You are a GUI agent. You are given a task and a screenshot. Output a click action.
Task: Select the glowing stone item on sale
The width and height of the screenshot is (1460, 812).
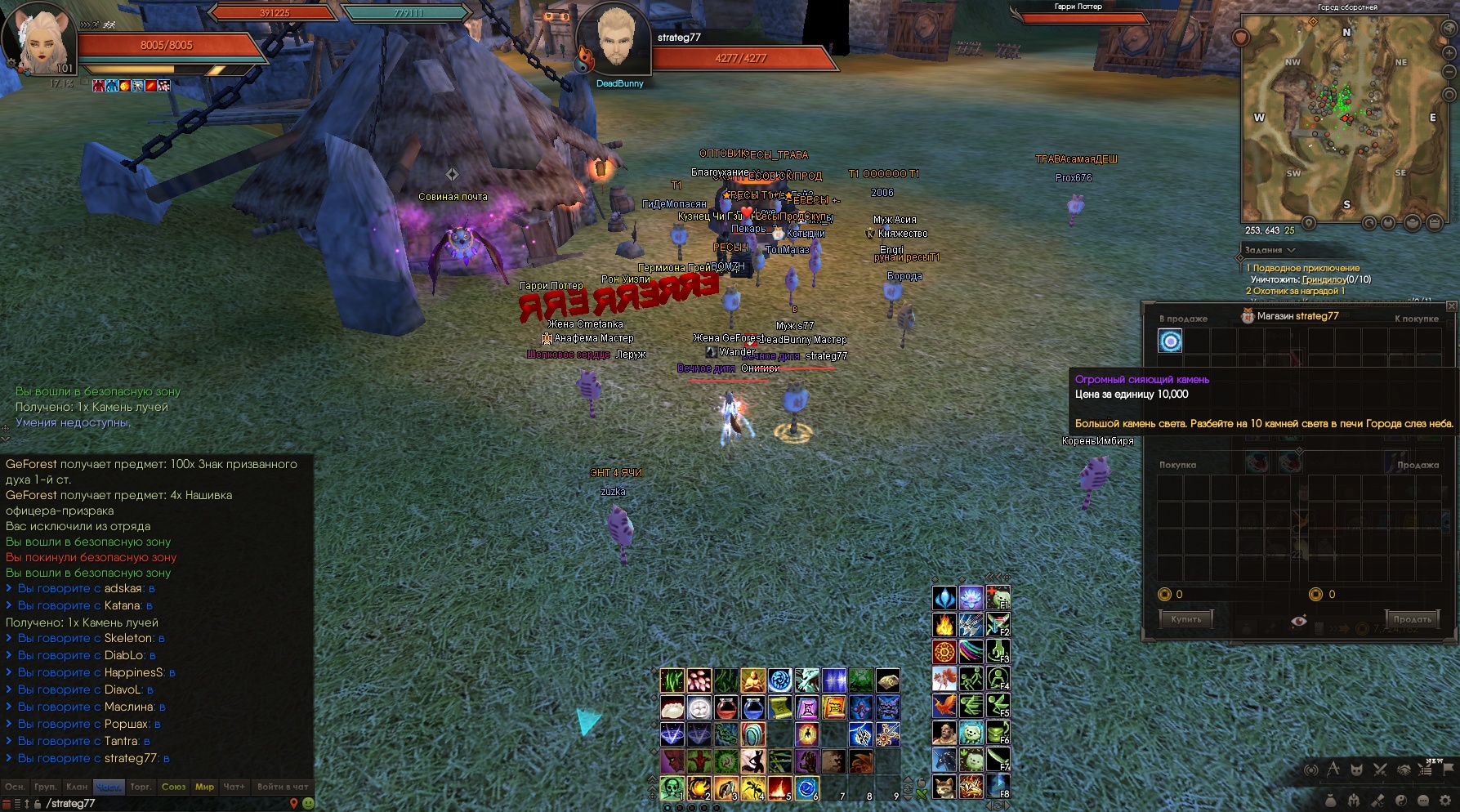coord(1170,341)
